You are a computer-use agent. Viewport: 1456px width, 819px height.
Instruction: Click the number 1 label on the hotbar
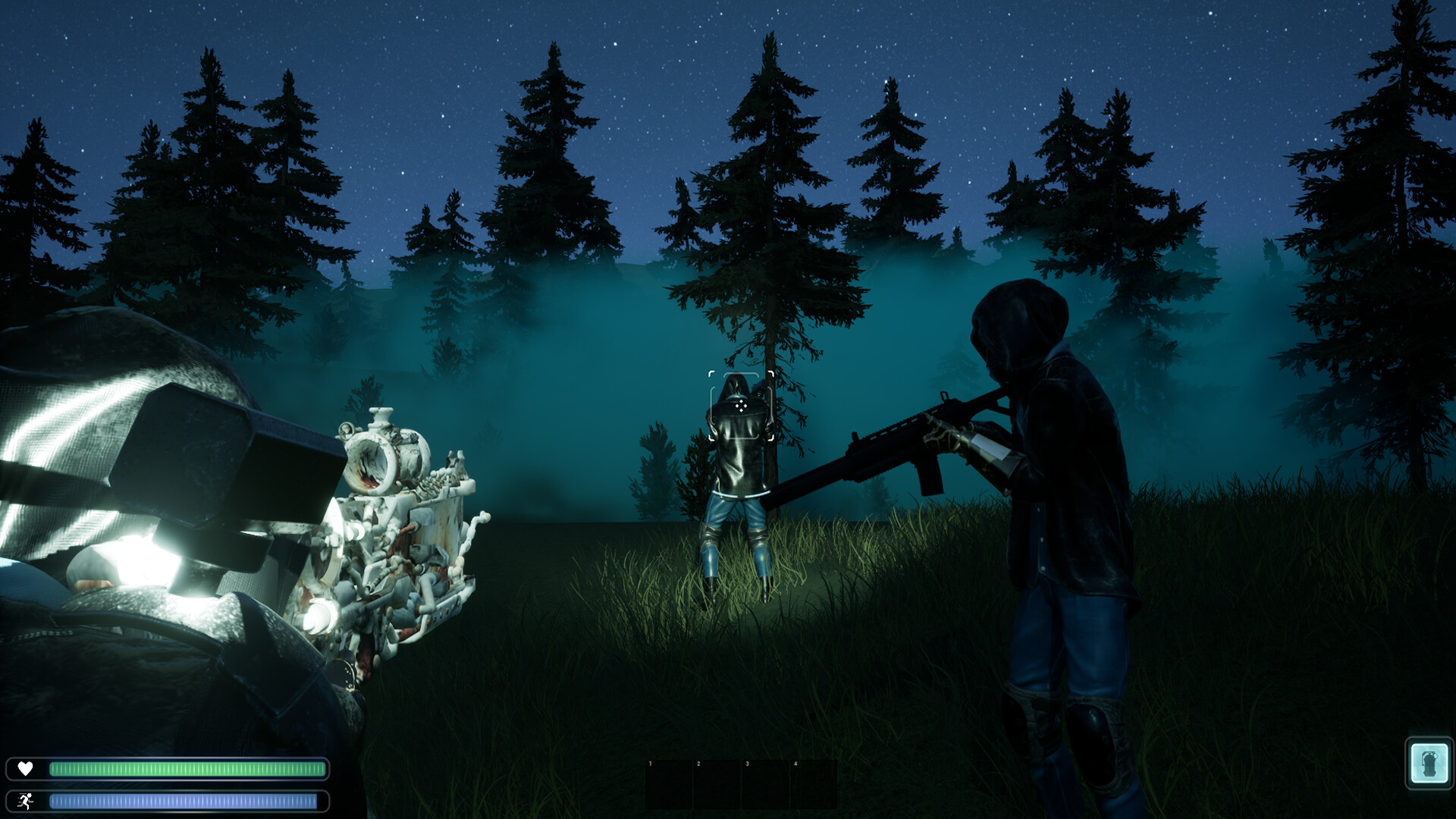(651, 764)
